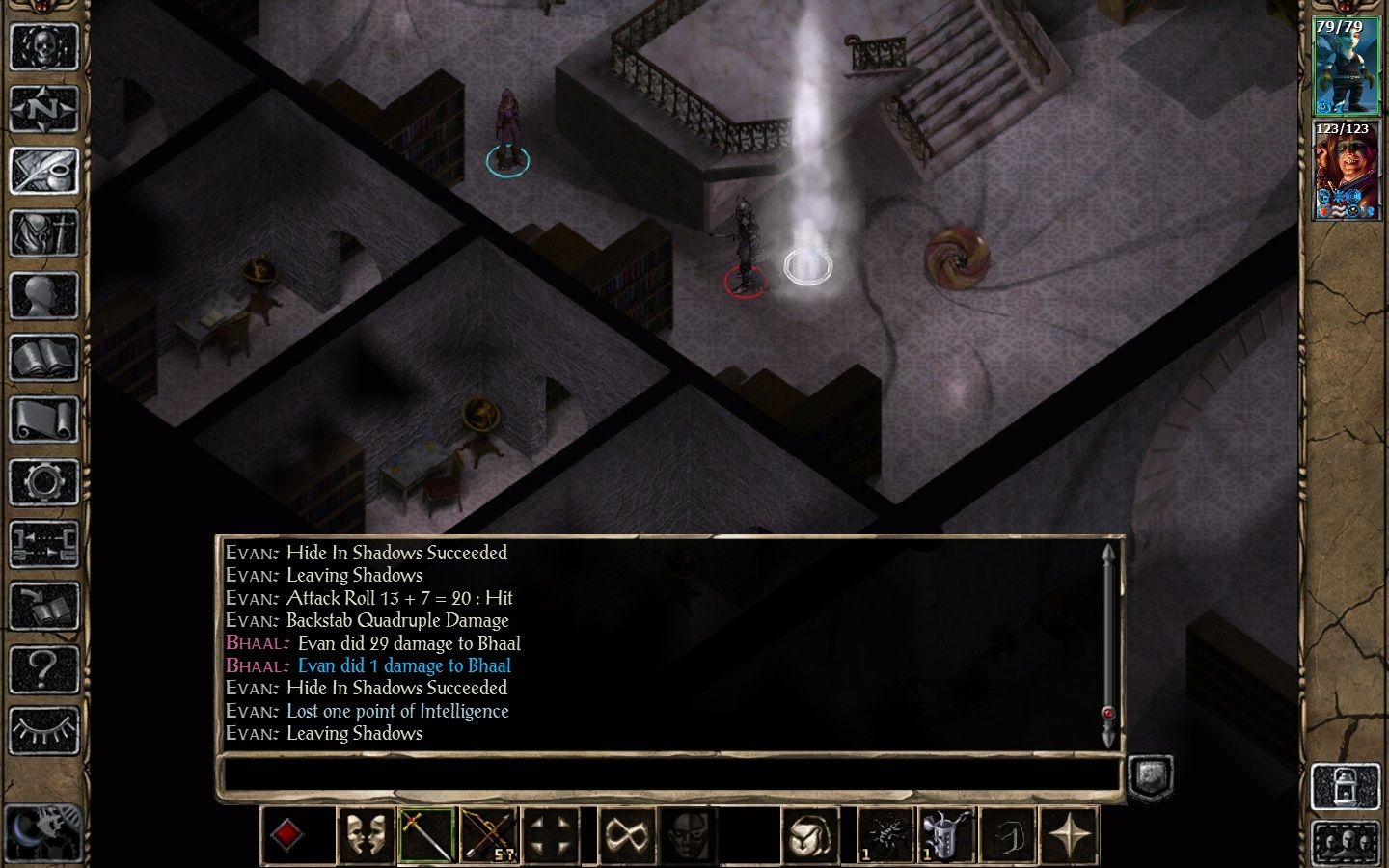Activate the twin masks action button

click(x=366, y=834)
